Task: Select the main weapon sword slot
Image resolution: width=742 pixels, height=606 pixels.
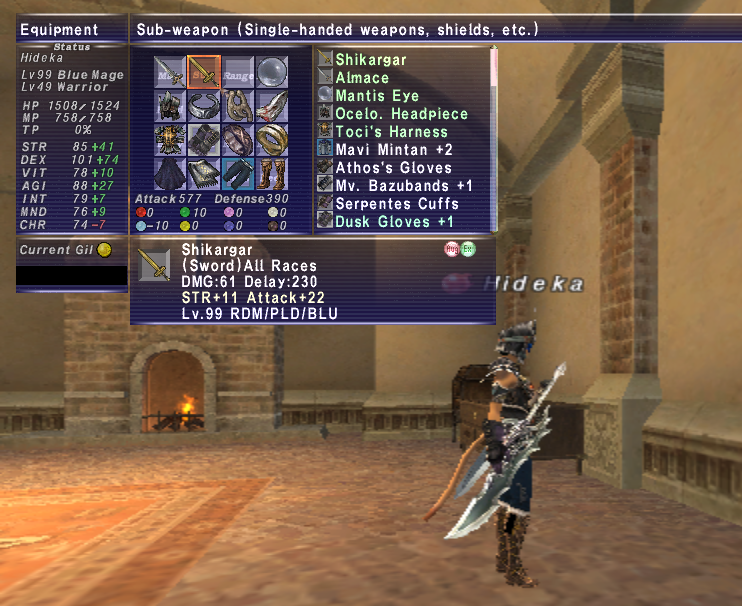Action: 170,73
